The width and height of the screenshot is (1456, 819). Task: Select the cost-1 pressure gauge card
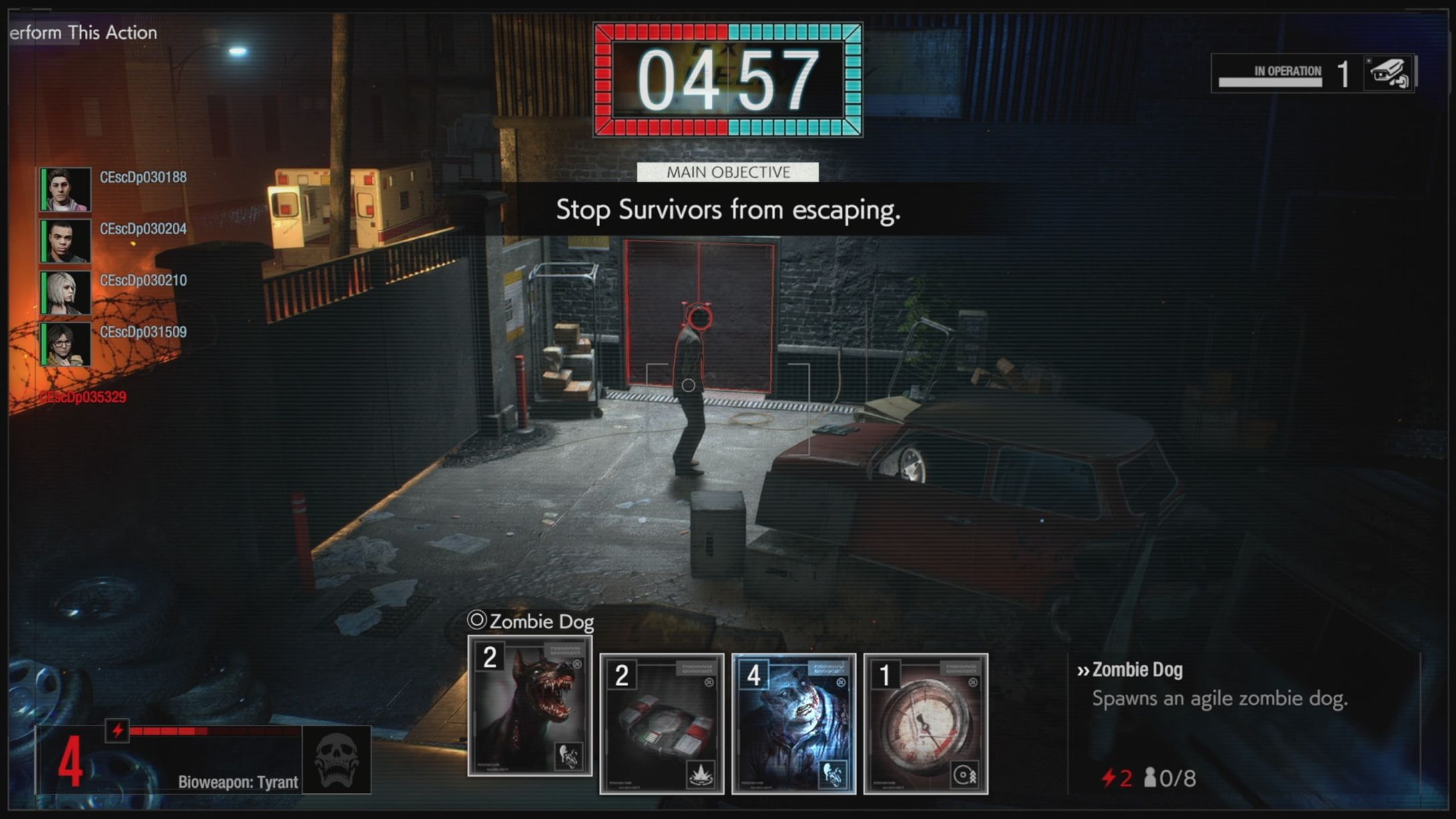point(925,724)
